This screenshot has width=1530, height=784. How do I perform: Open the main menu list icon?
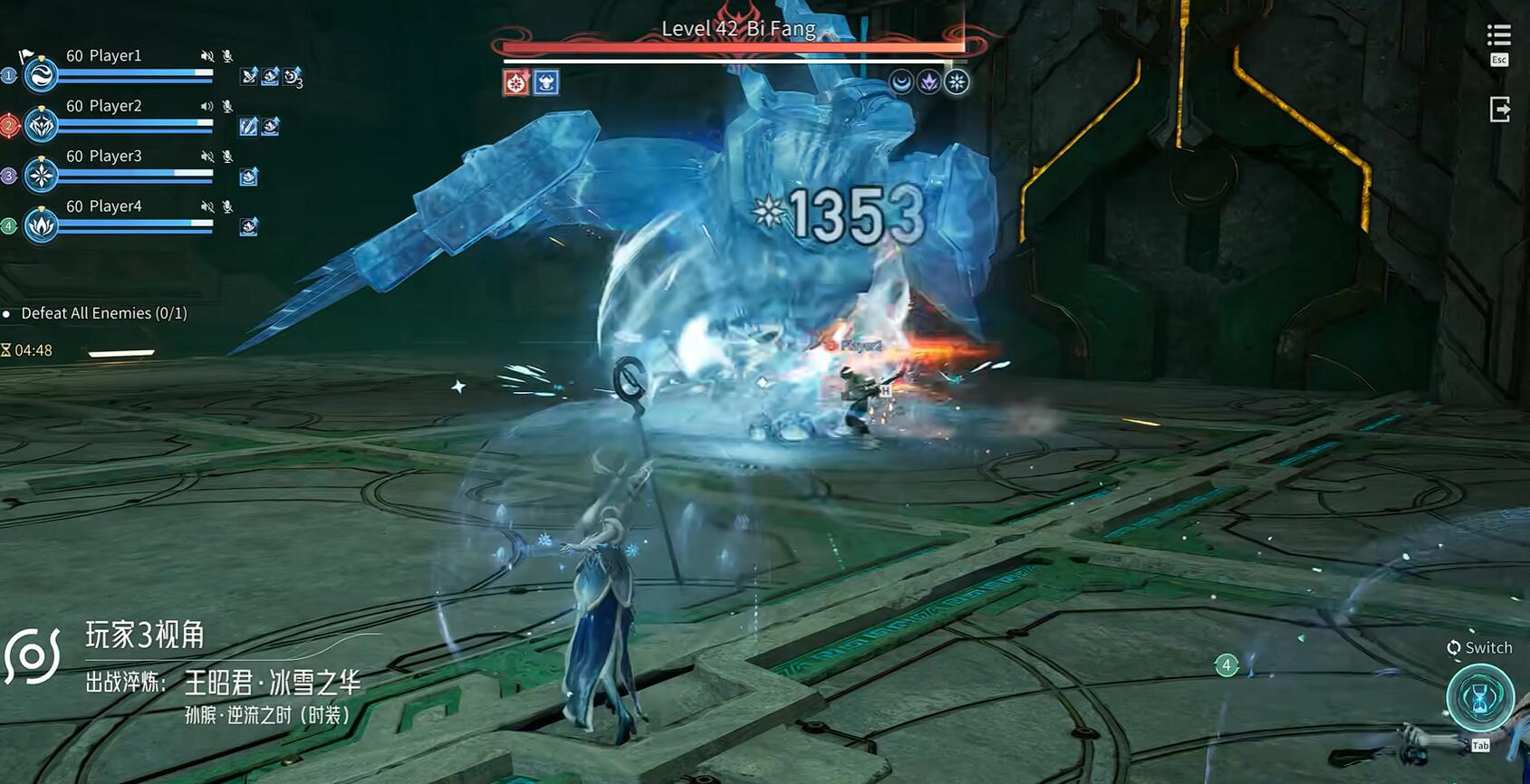1498,36
